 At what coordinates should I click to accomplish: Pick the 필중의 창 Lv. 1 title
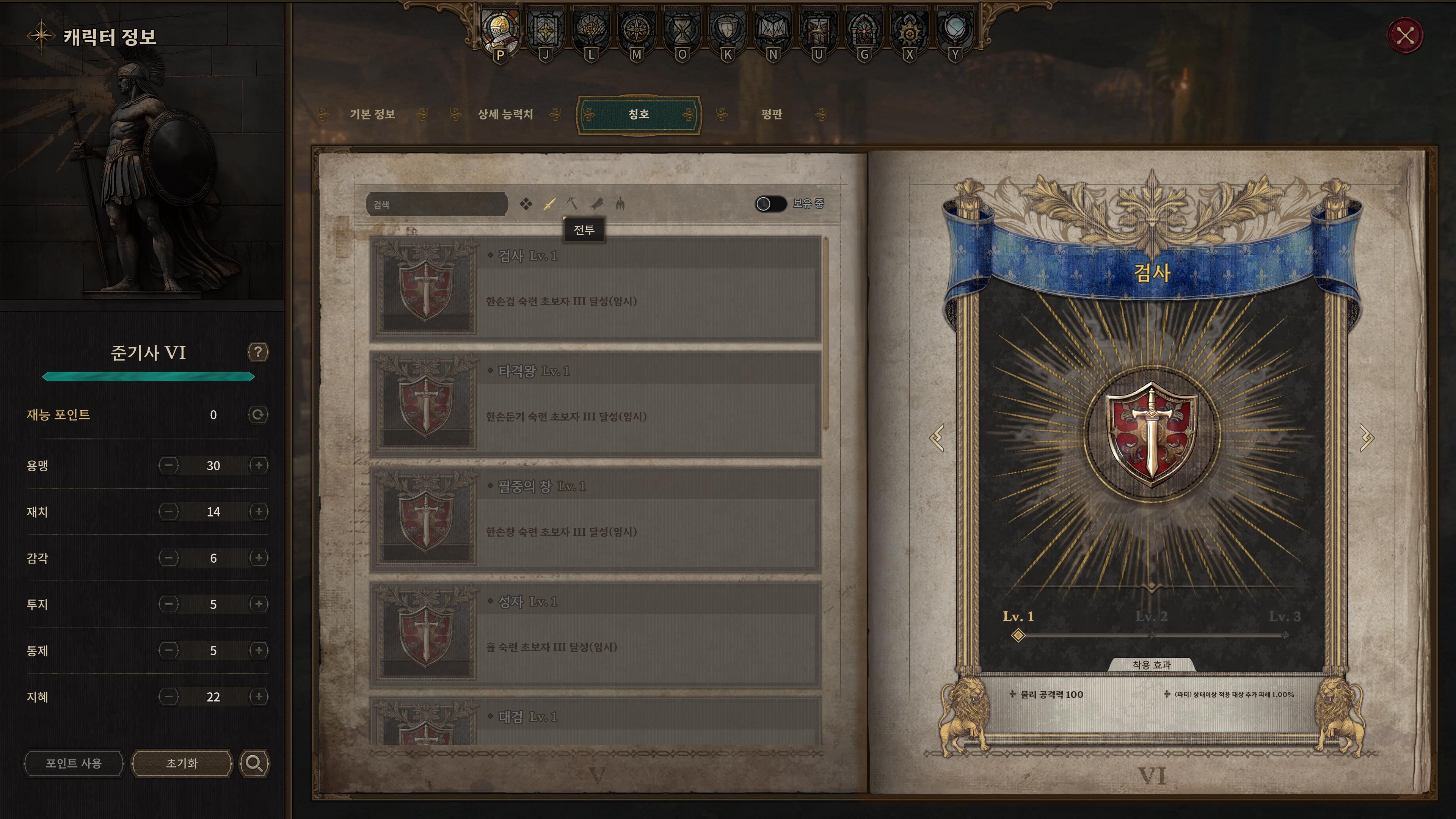(x=595, y=519)
